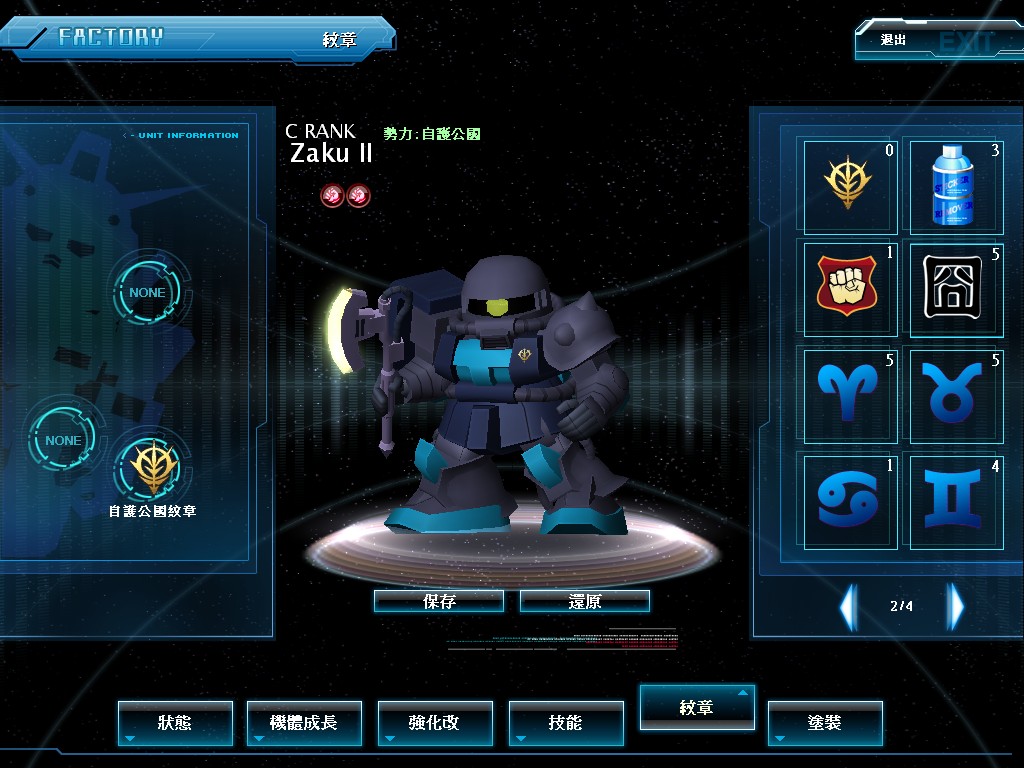The height and width of the screenshot is (768, 1024).
Task: Save emblem changes with 保存 button
Action: pyautogui.click(x=439, y=601)
